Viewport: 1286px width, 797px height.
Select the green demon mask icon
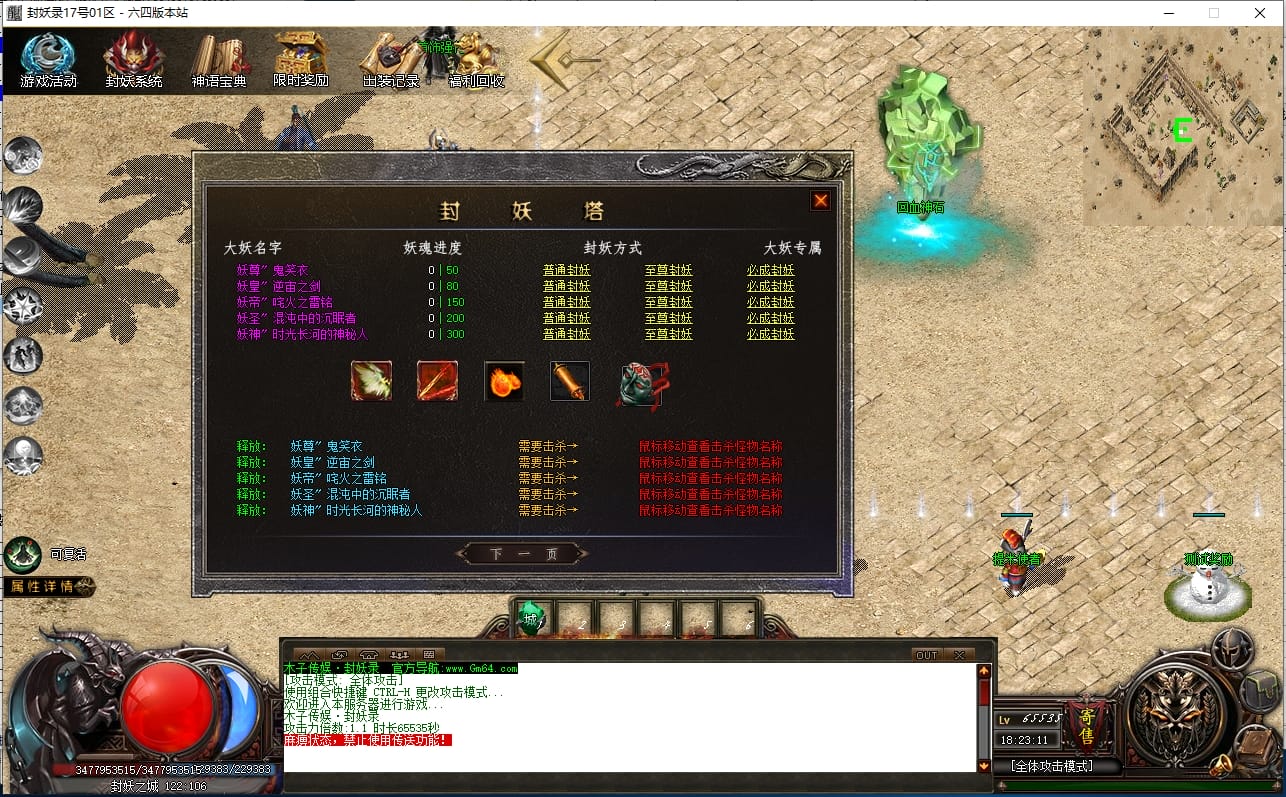(x=639, y=384)
